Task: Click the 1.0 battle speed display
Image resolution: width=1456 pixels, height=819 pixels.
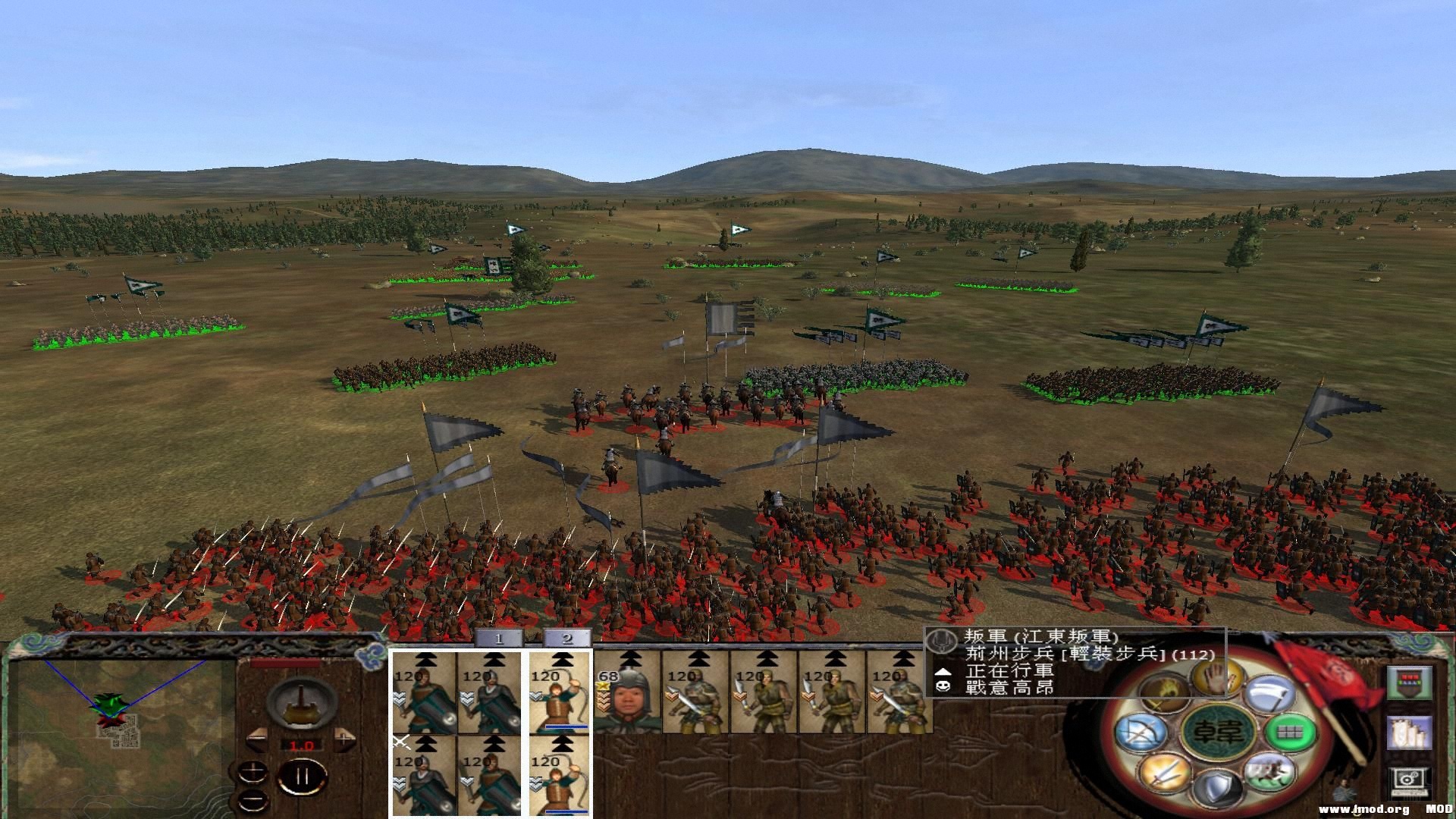Action: click(x=302, y=745)
